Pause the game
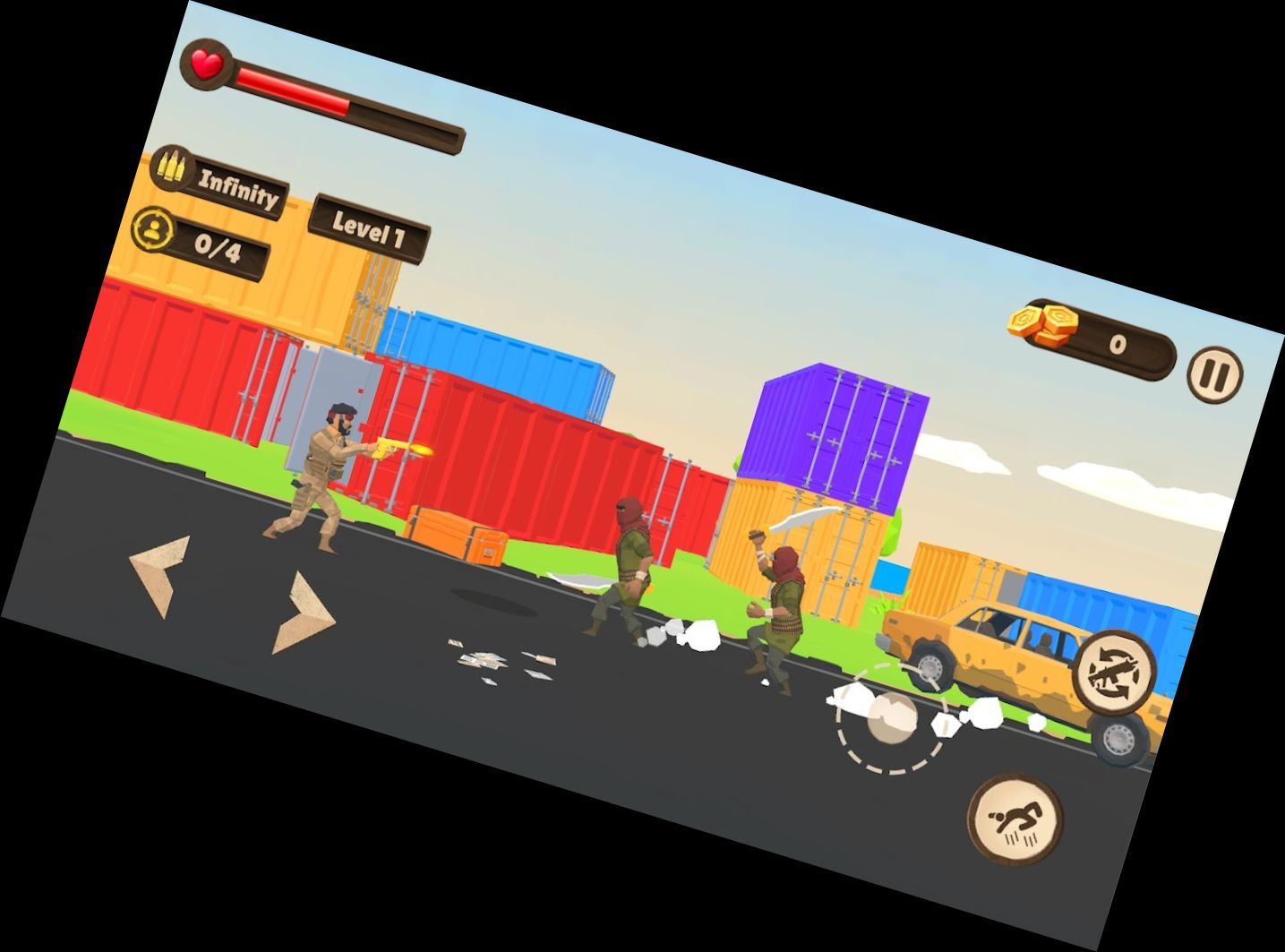The height and width of the screenshot is (952, 1285). coord(1214,373)
